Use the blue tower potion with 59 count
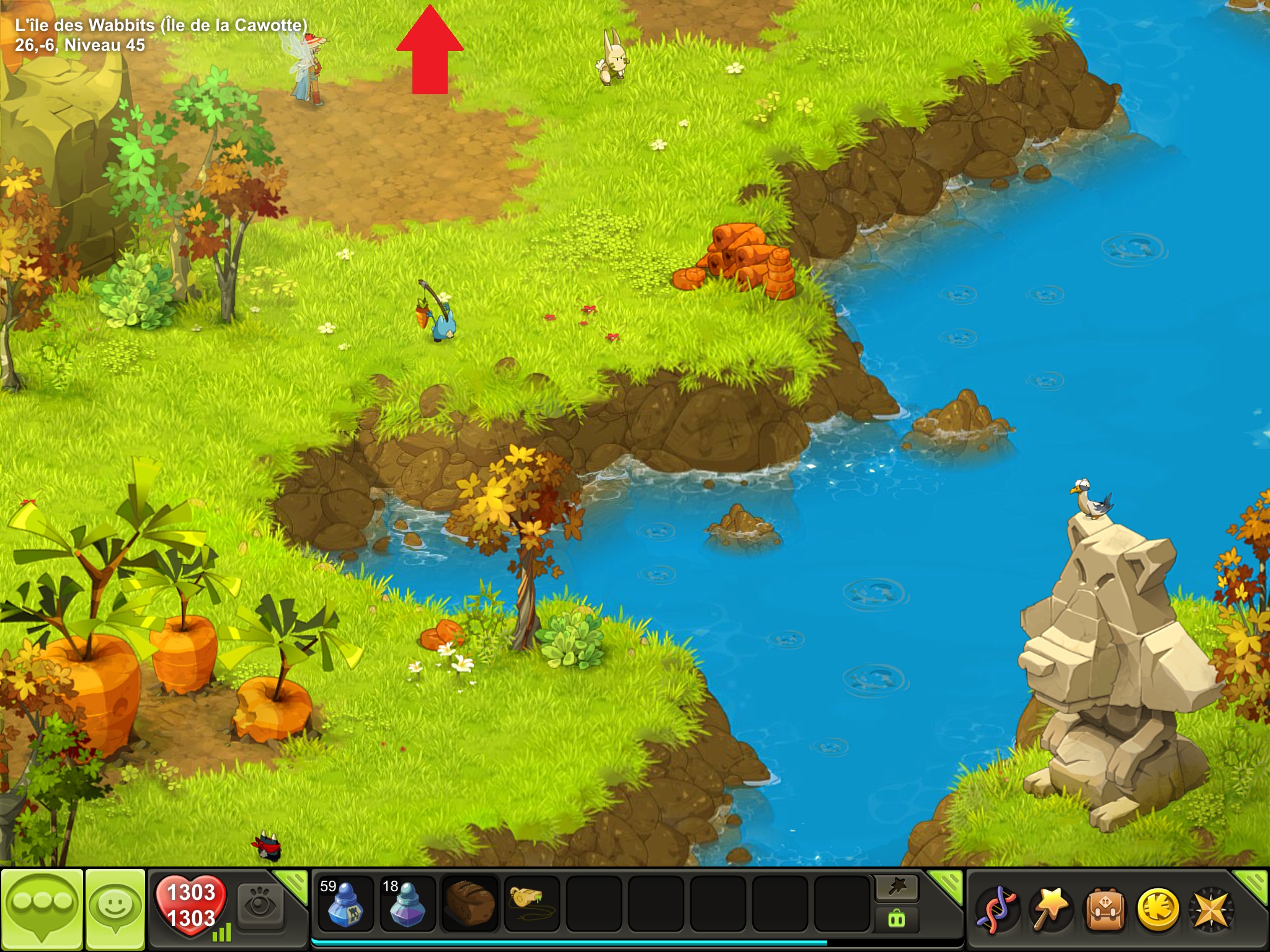The width and height of the screenshot is (1270, 952). coord(345,905)
